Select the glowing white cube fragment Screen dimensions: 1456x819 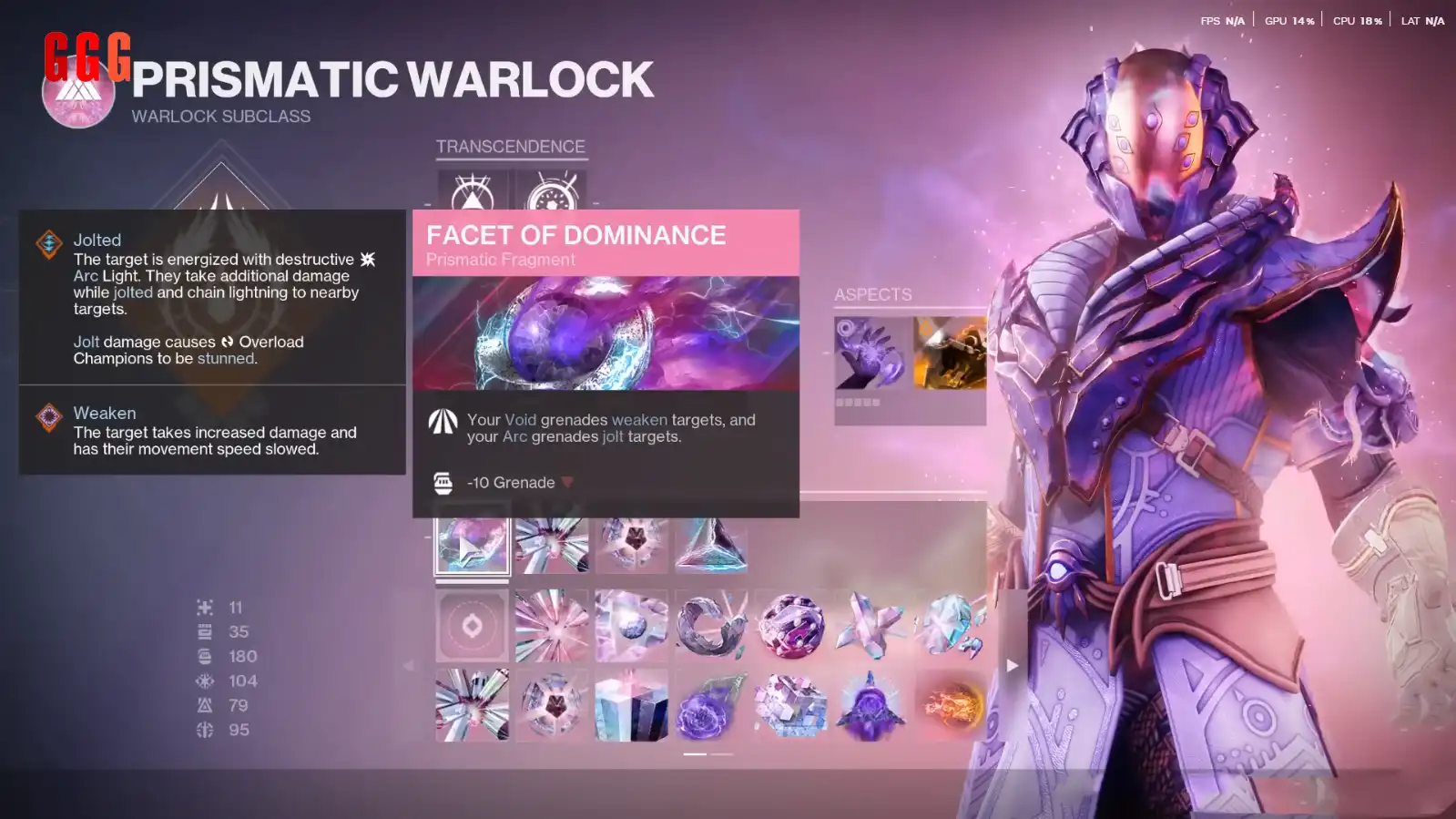tap(631, 706)
